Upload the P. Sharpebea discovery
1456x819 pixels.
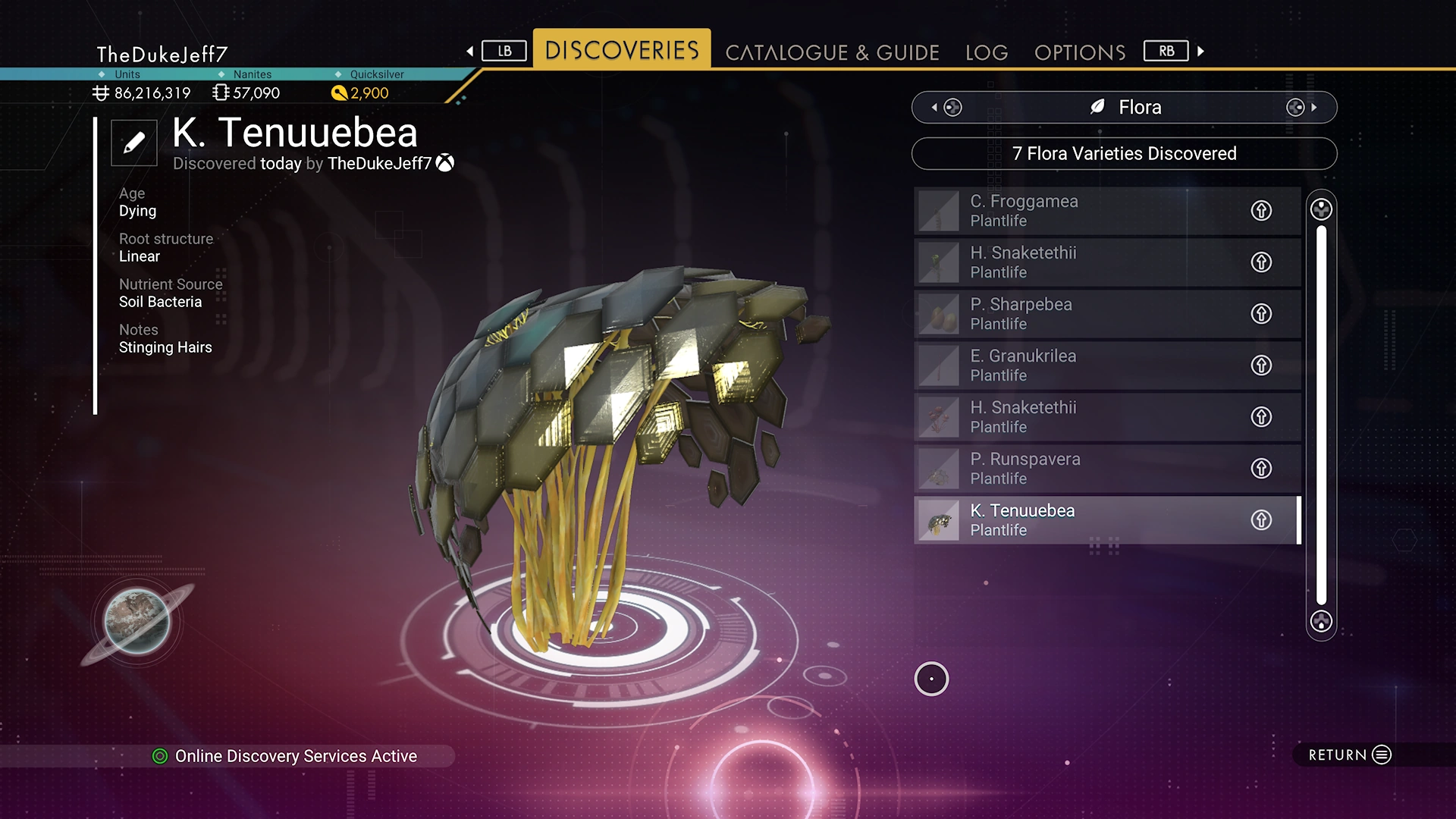pyautogui.click(x=1261, y=314)
